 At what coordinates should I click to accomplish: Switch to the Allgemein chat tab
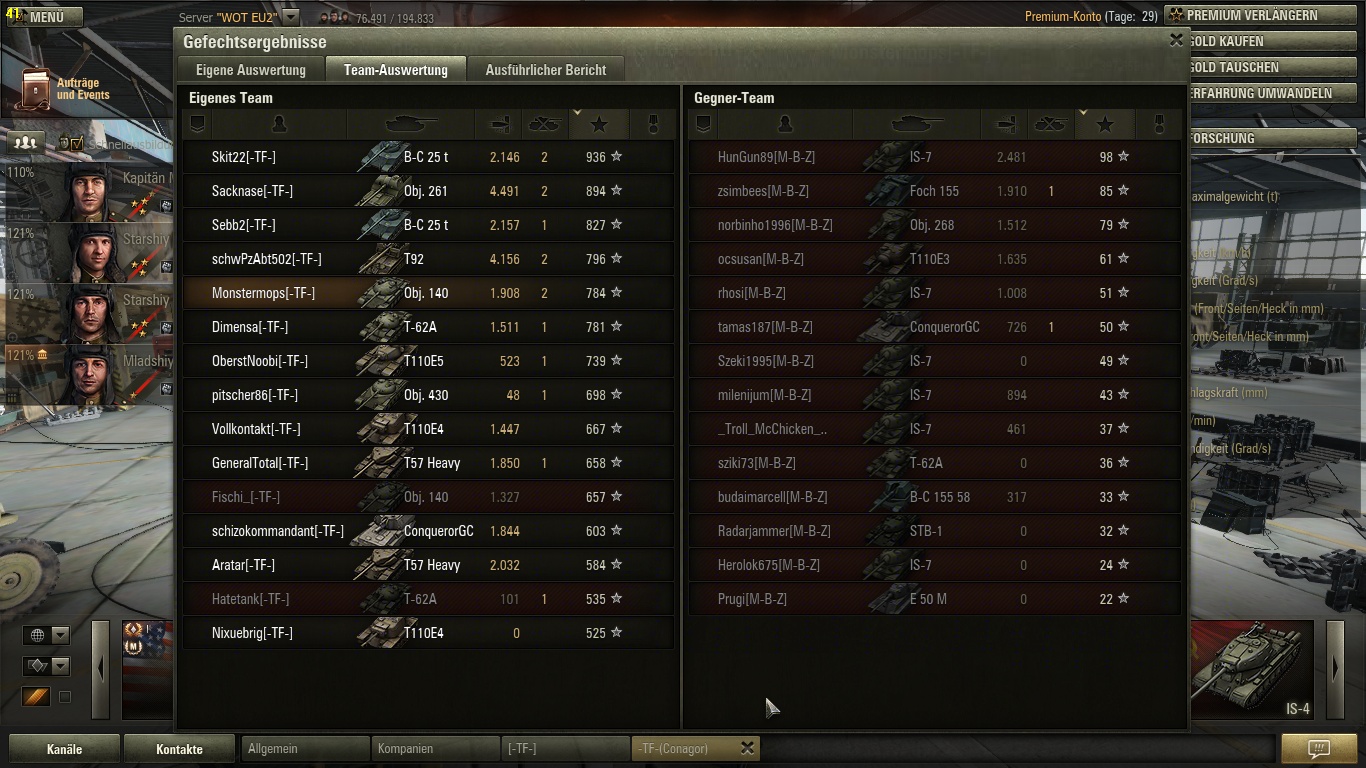[x=305, y=748]
